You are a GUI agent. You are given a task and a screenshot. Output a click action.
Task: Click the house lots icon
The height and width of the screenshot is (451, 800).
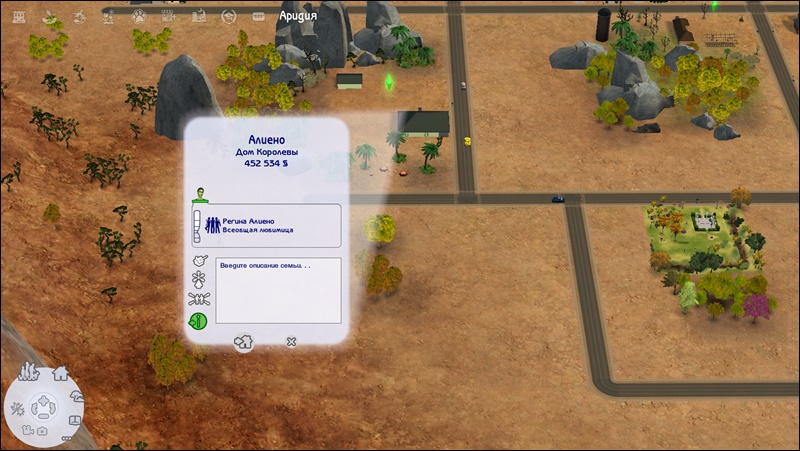(60, 373)
